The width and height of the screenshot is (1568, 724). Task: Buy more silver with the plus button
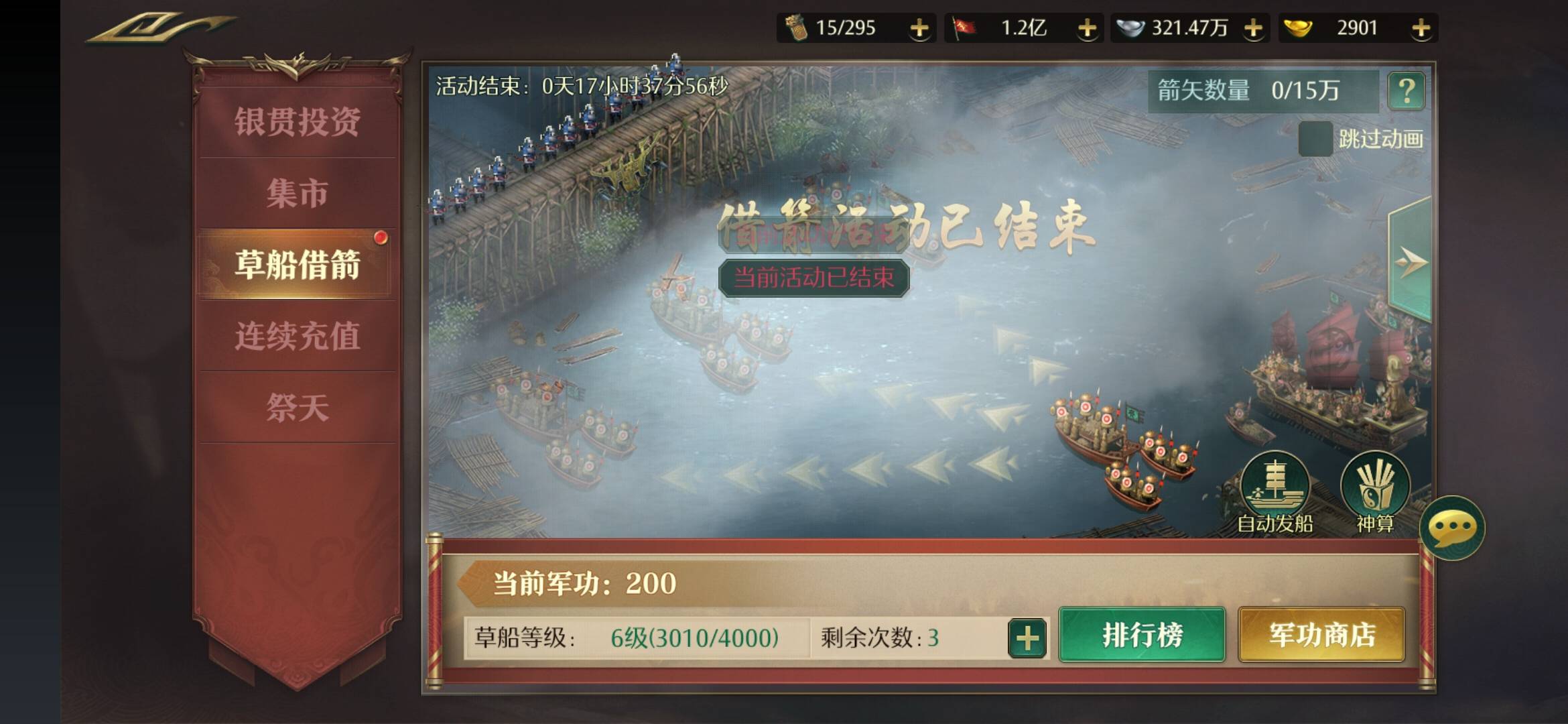(1252, 28)
